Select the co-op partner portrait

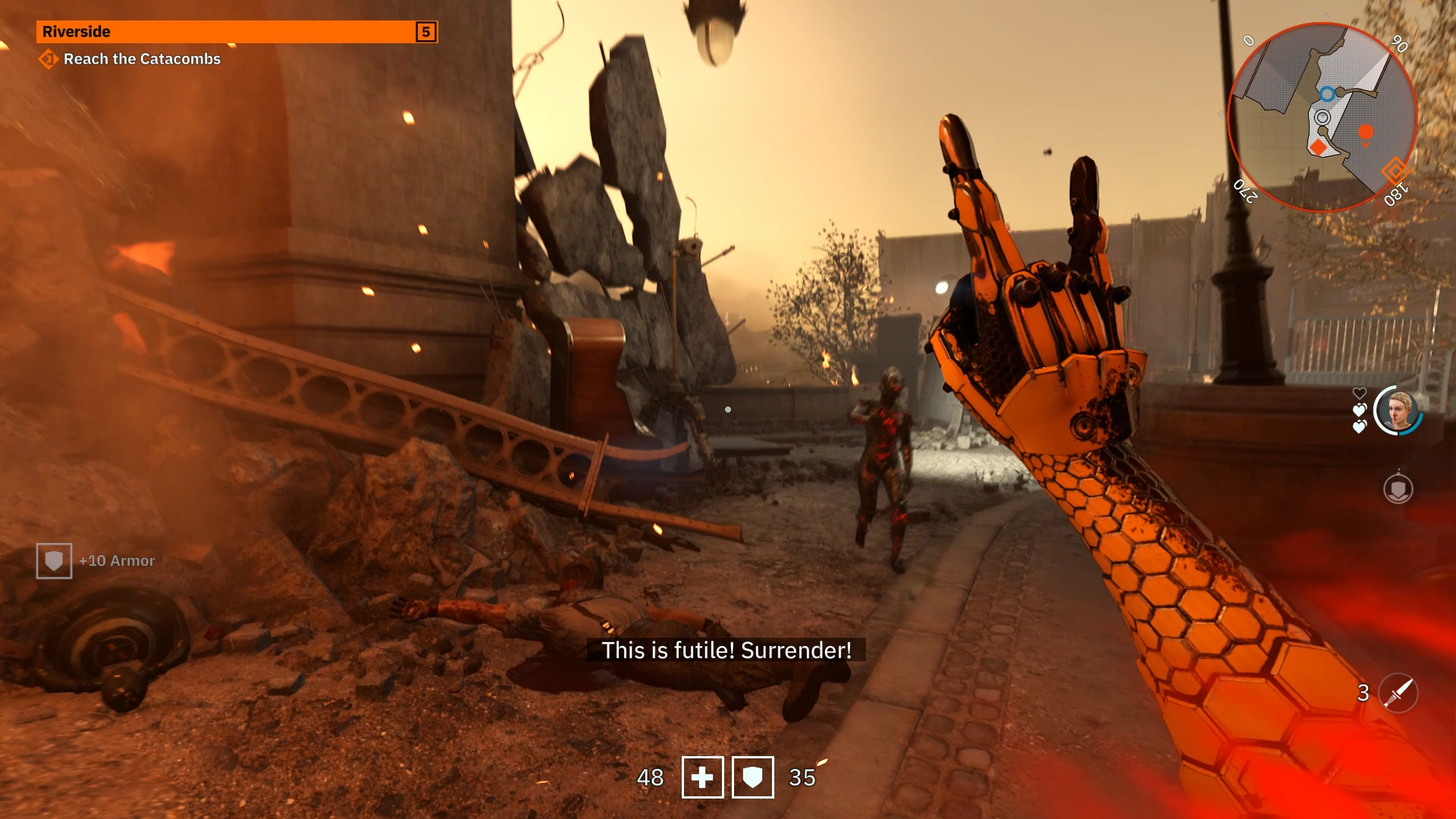pyautogui.click(x=1398, y=411)
